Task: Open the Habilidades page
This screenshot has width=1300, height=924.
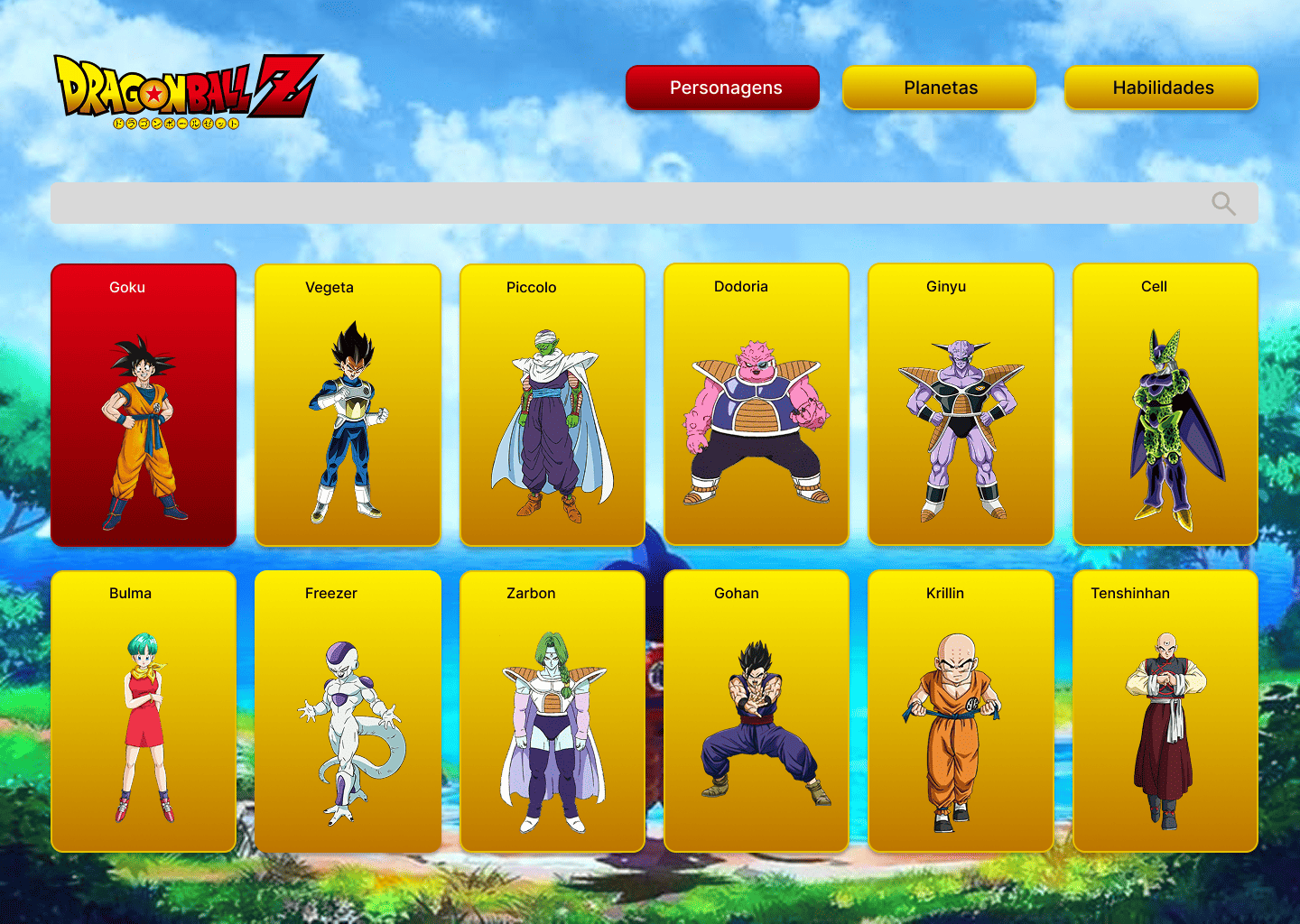Action: tap(1161, 88)
